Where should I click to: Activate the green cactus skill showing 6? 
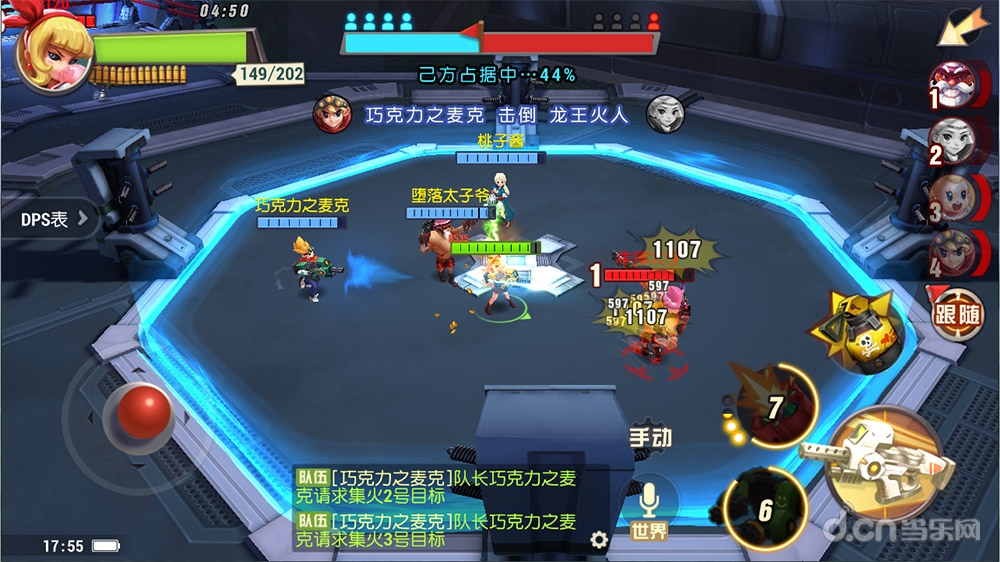click(767, 508)
